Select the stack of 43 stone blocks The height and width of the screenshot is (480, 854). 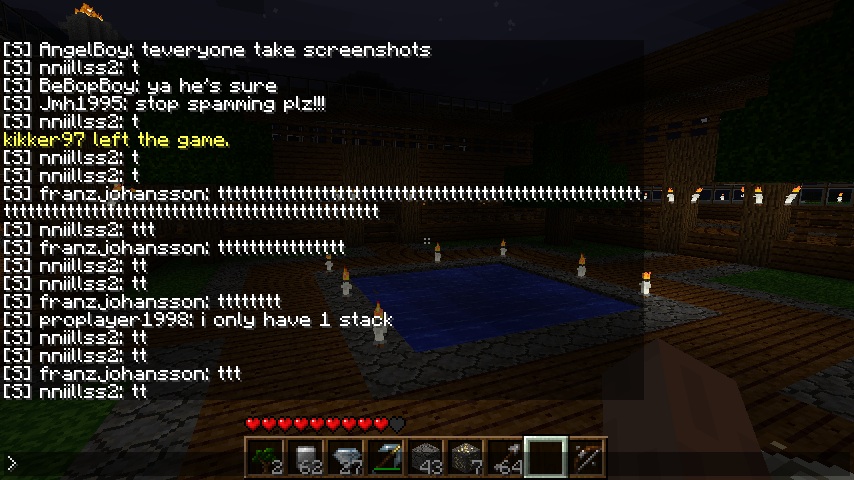point(426,457)
